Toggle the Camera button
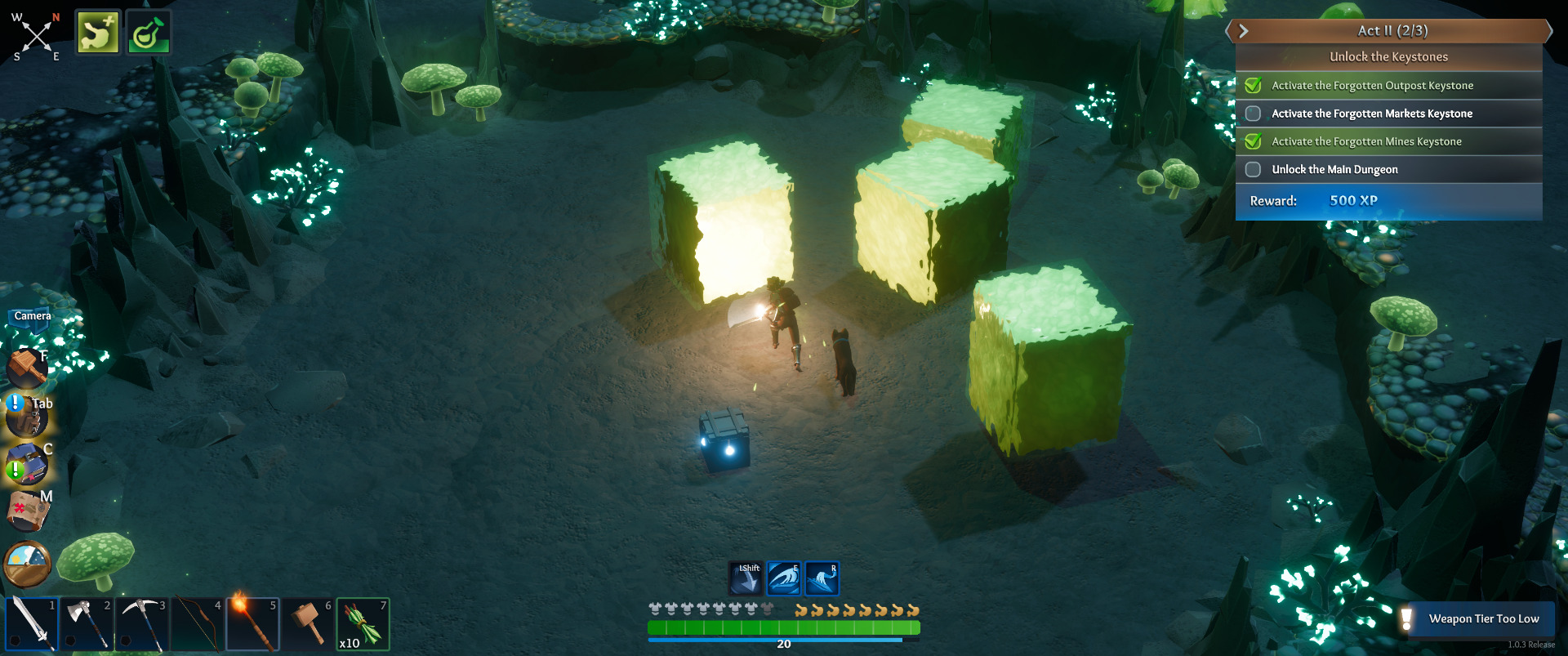This screenshot has height=656, width=1568. pos(33,316)
